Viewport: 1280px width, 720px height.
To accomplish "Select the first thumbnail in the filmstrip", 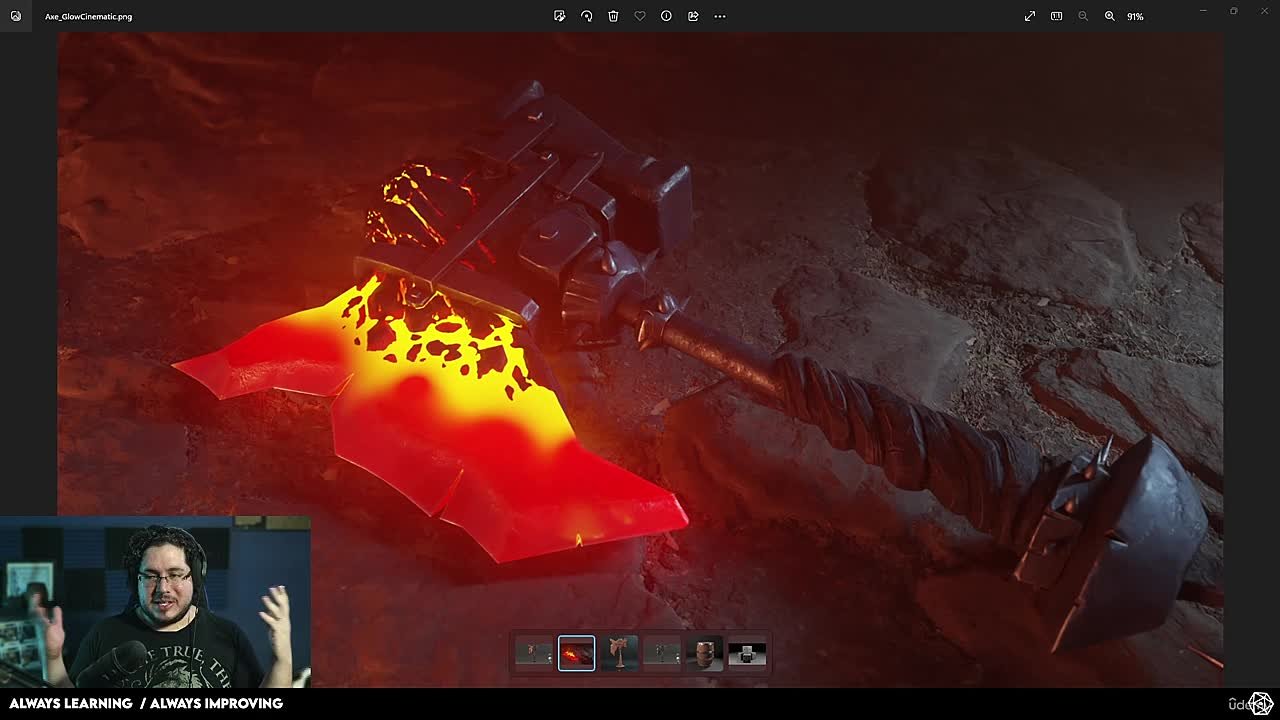I will coord(533,652).
